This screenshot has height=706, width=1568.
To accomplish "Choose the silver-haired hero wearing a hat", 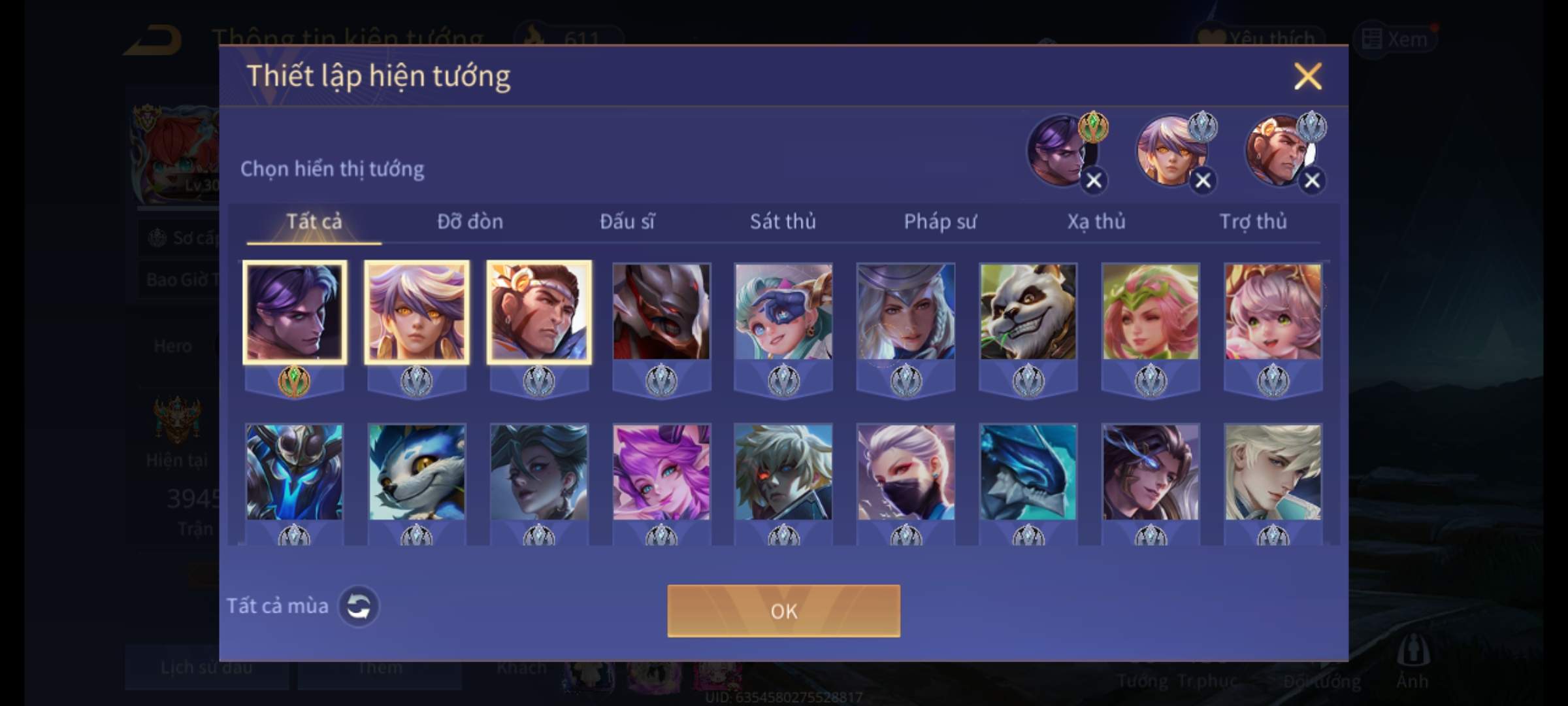I will coord(906,312).
